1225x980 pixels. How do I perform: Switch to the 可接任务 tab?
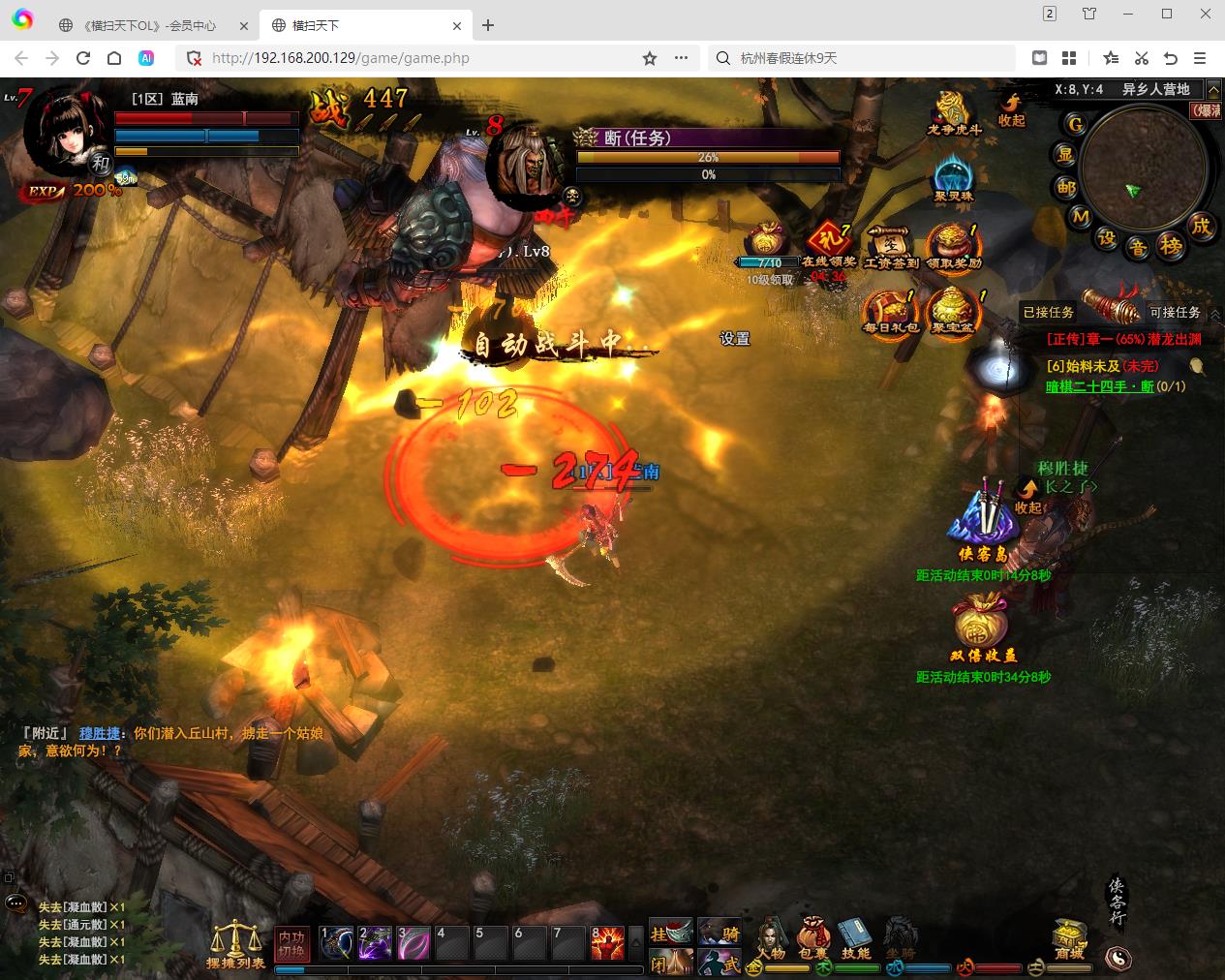point(1175,312)
